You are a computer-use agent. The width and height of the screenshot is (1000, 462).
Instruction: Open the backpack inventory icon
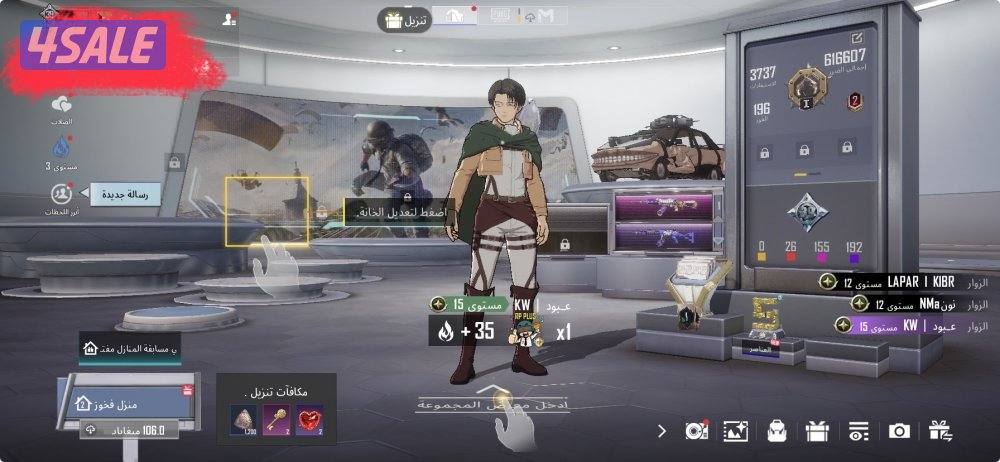(x=777, y=431)
